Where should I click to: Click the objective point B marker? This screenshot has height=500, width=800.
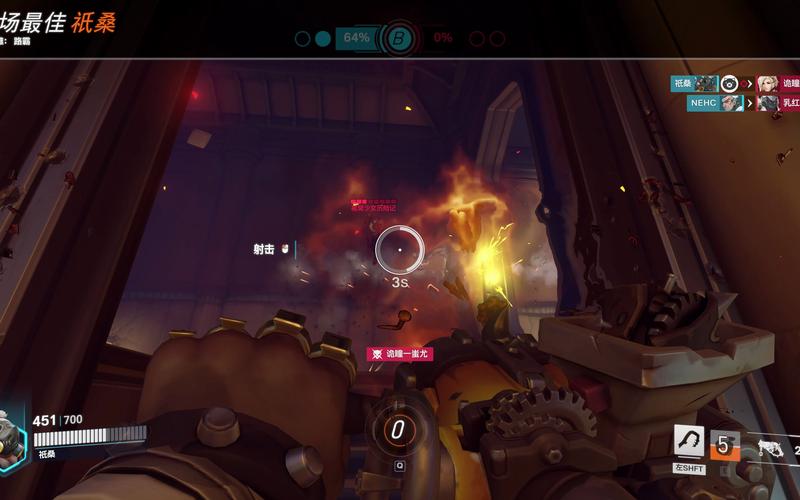[x=400, y=39]
